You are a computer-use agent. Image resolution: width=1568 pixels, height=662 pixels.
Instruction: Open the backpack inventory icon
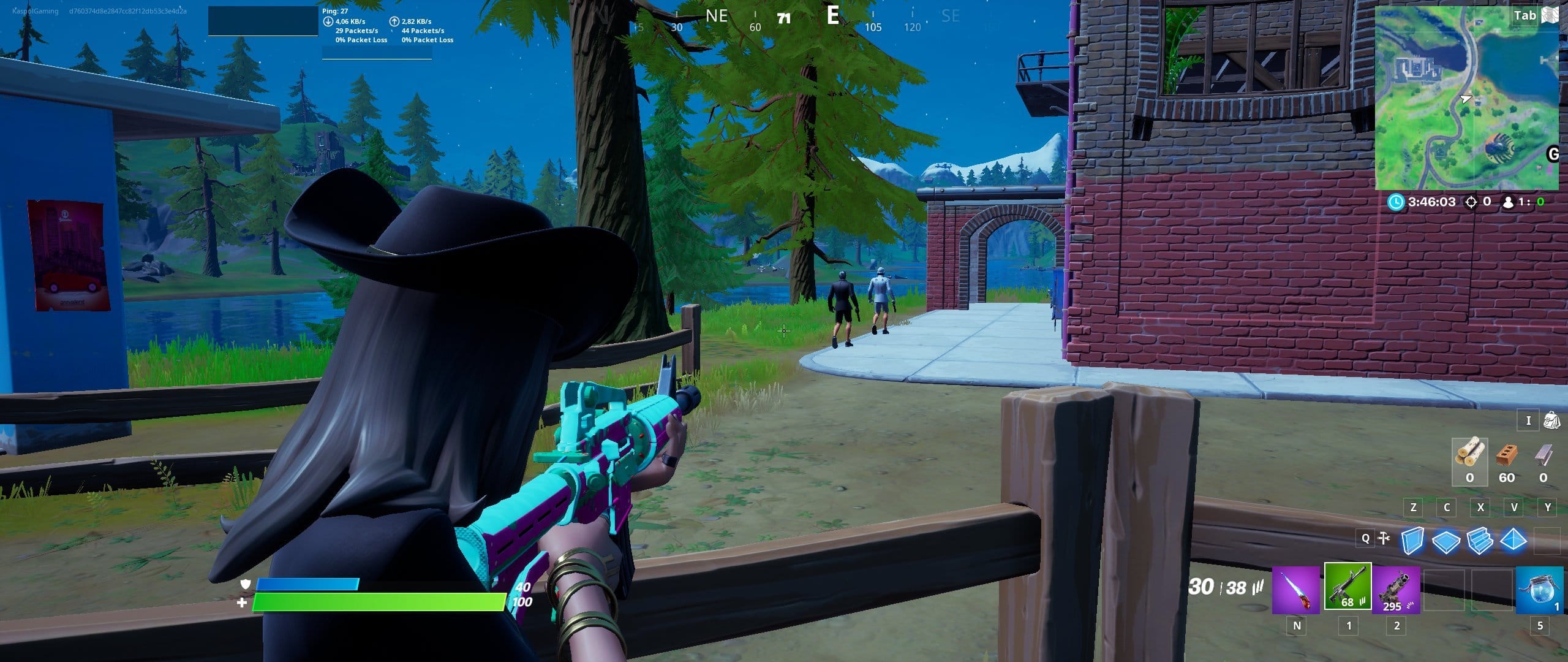pyautogui.click(x=1551, y=420)
